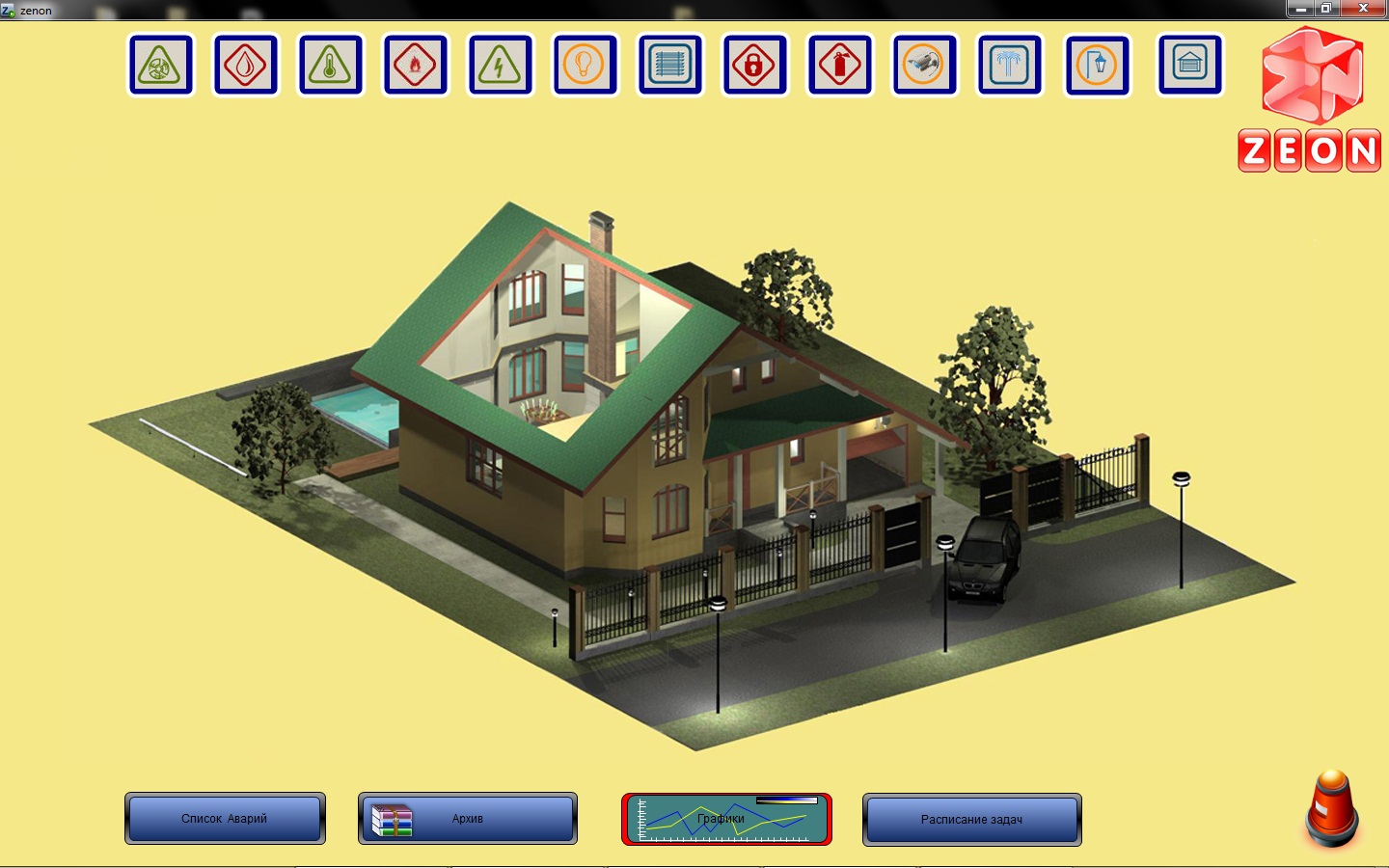Viewport: 1389px width, 868px height.
Task: Minimize the zenon window
Action: [x=1300, y=9]
